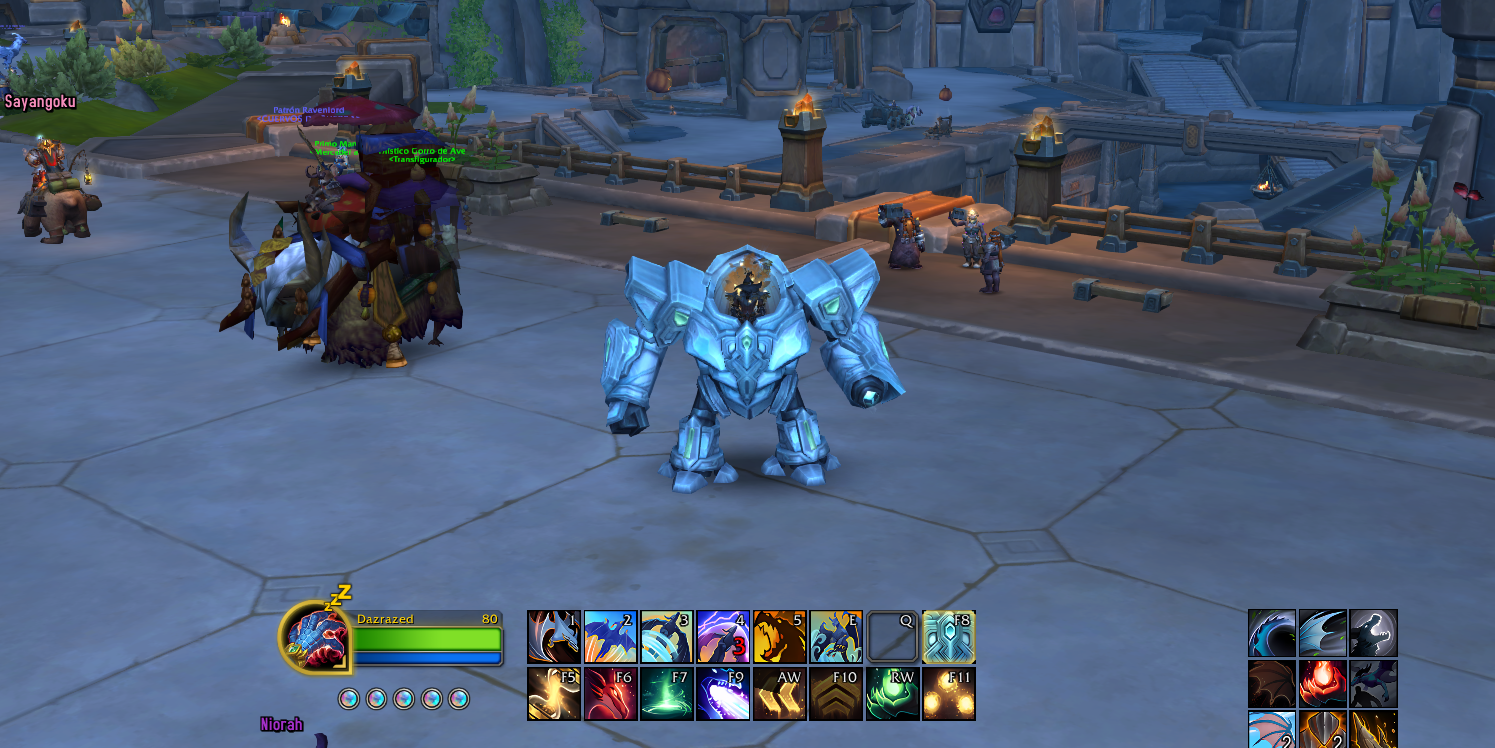Select the stacked chevrons ability on F10
The width and height of the screenshot is (1495, 748).
[836, 694]
